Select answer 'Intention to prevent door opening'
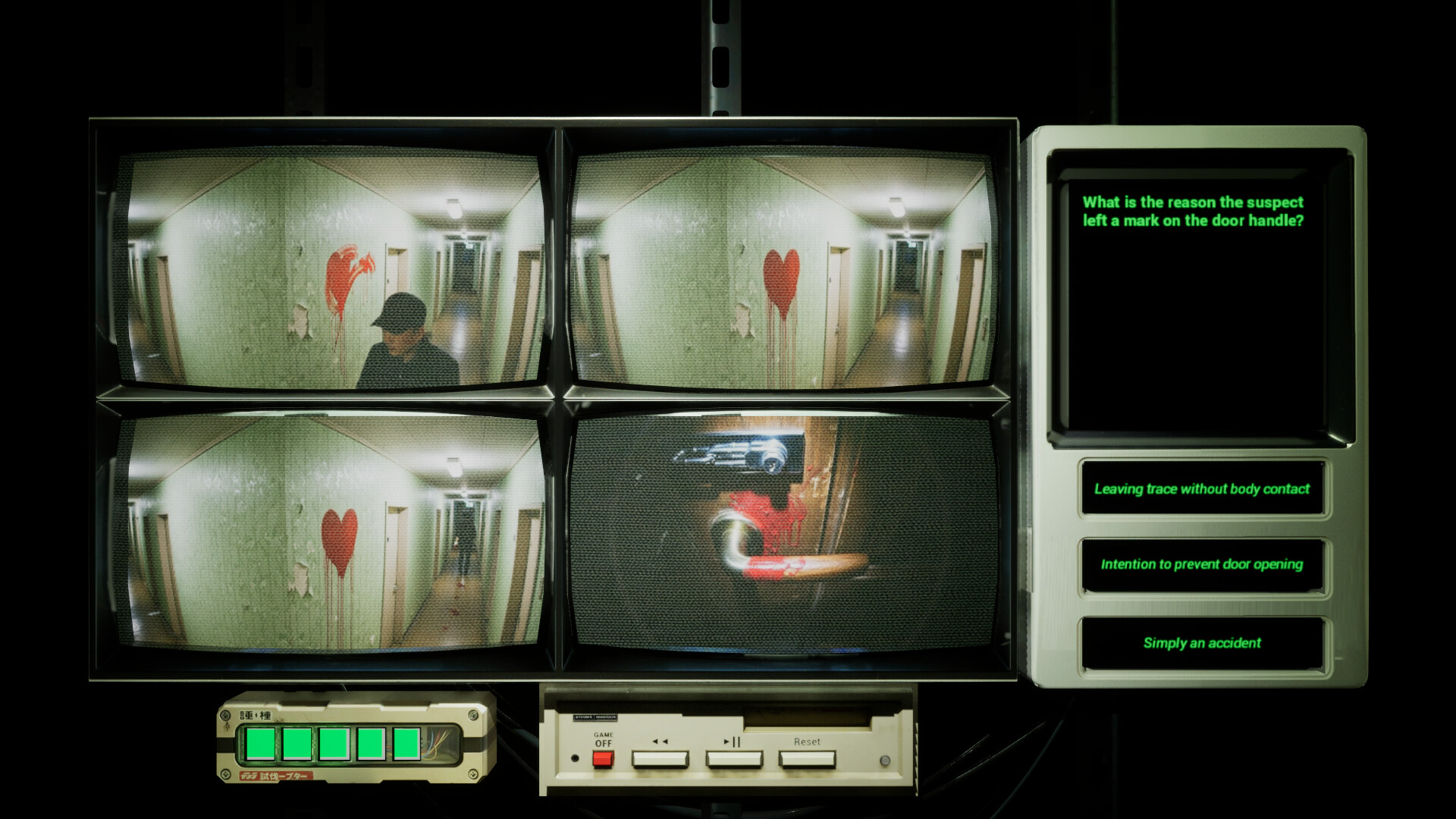1456x819 pixels. click(1202, 565)
